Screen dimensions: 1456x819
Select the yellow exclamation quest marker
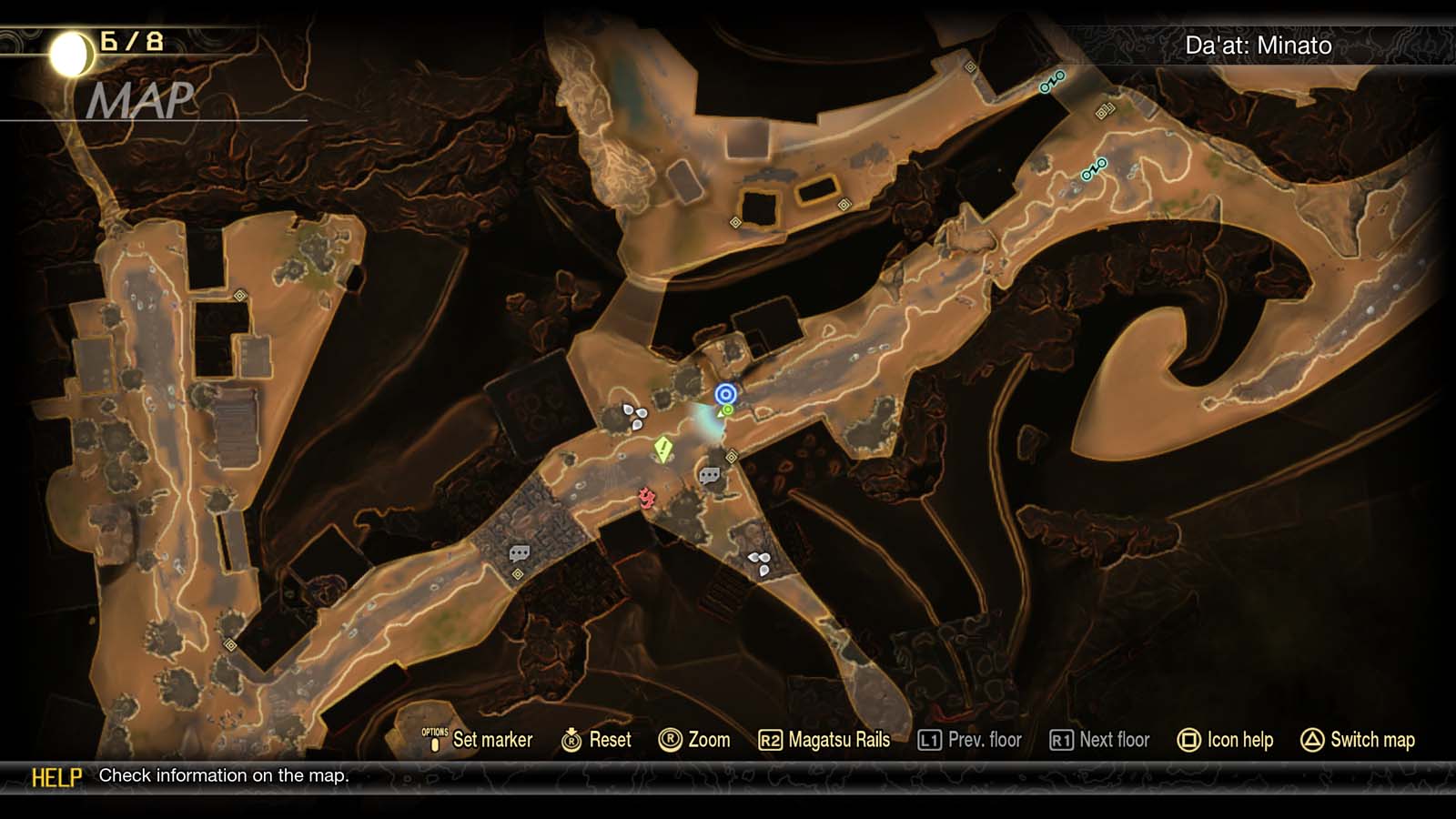[662, 446]
